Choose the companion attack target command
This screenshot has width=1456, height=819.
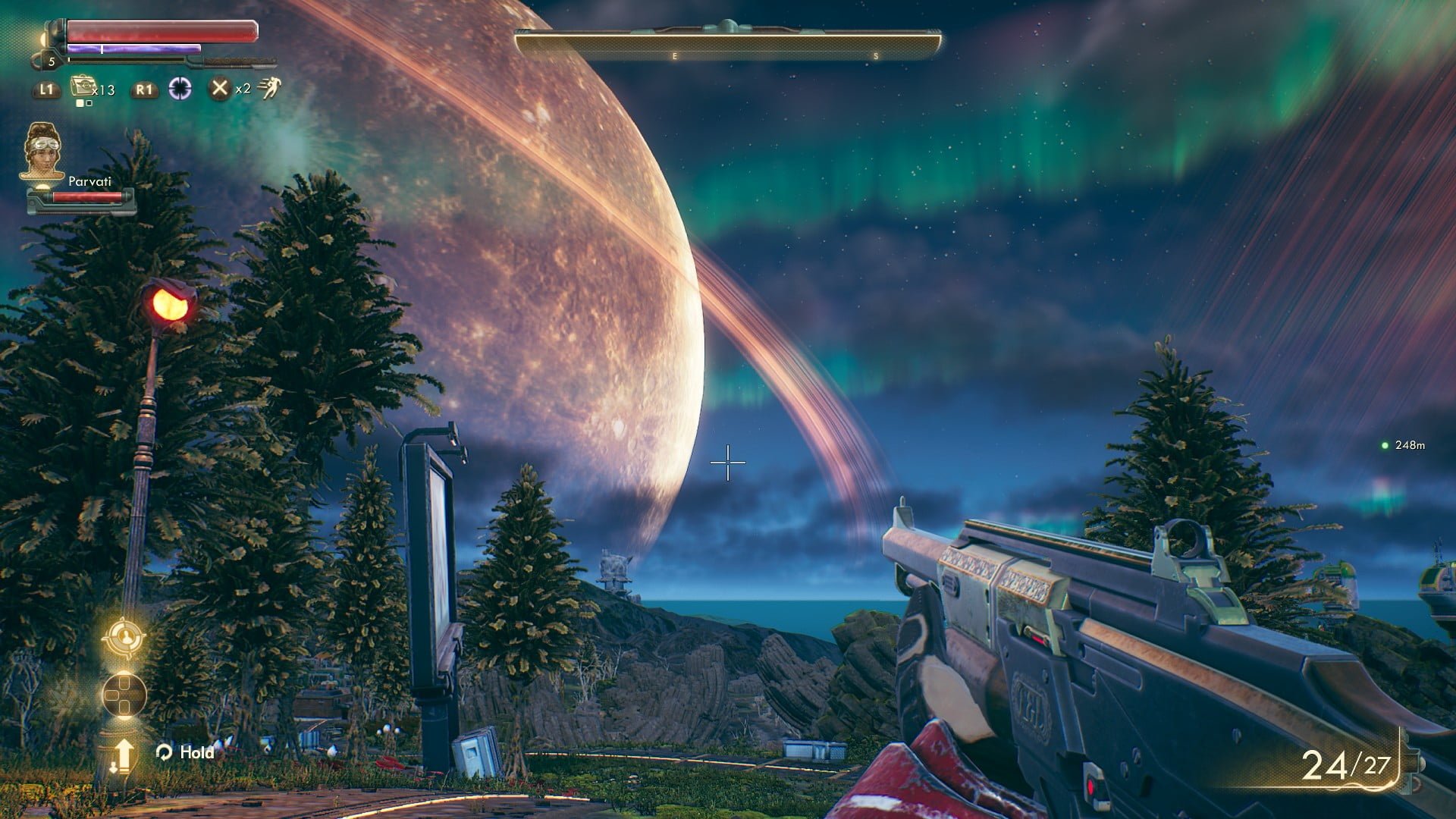(124, 638)
